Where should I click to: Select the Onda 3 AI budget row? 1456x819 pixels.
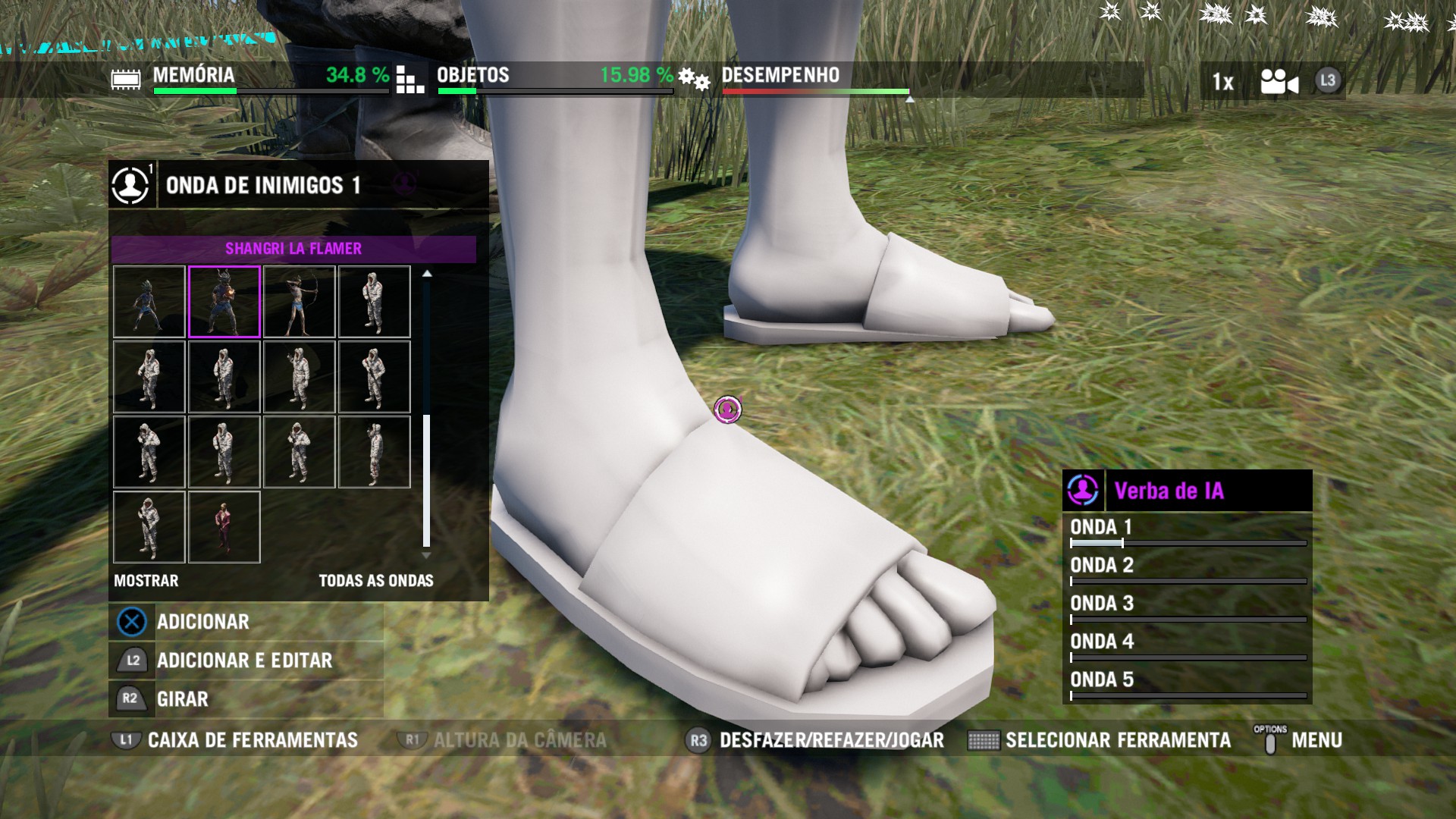pyautogui.click(x=1187, y=607)
